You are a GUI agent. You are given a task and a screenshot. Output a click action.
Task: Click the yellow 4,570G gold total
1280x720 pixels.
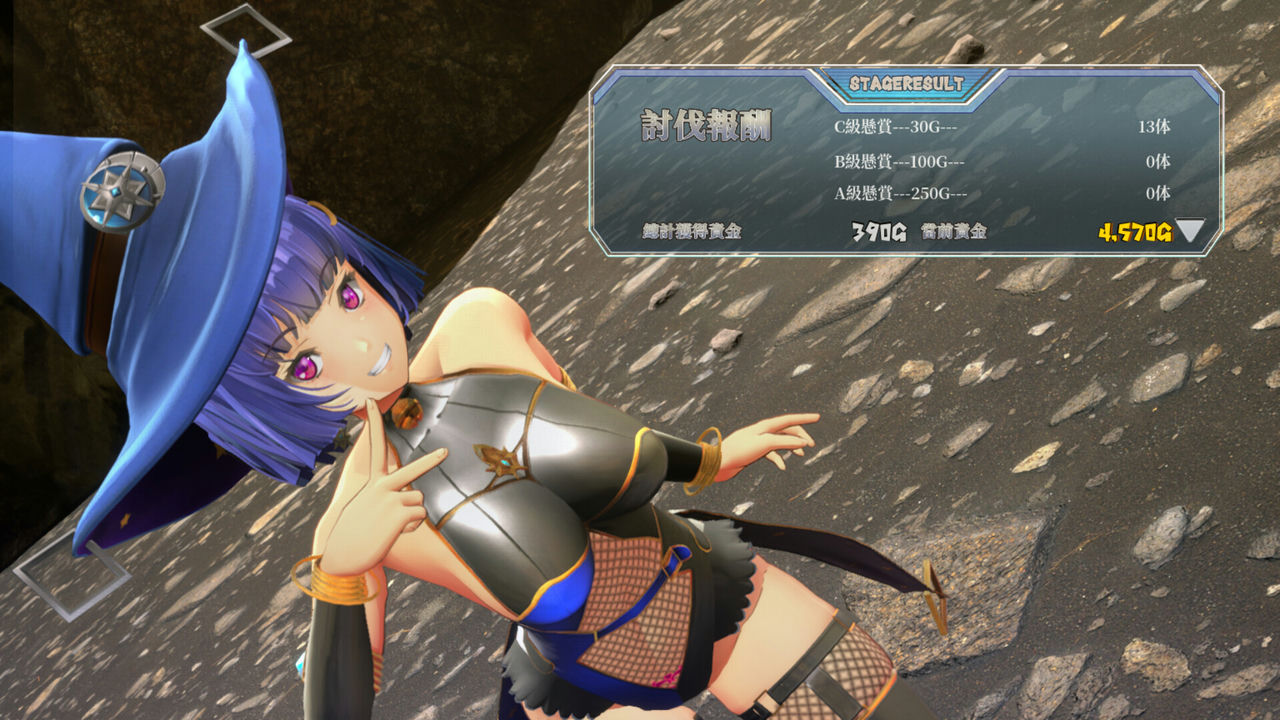1135,232
